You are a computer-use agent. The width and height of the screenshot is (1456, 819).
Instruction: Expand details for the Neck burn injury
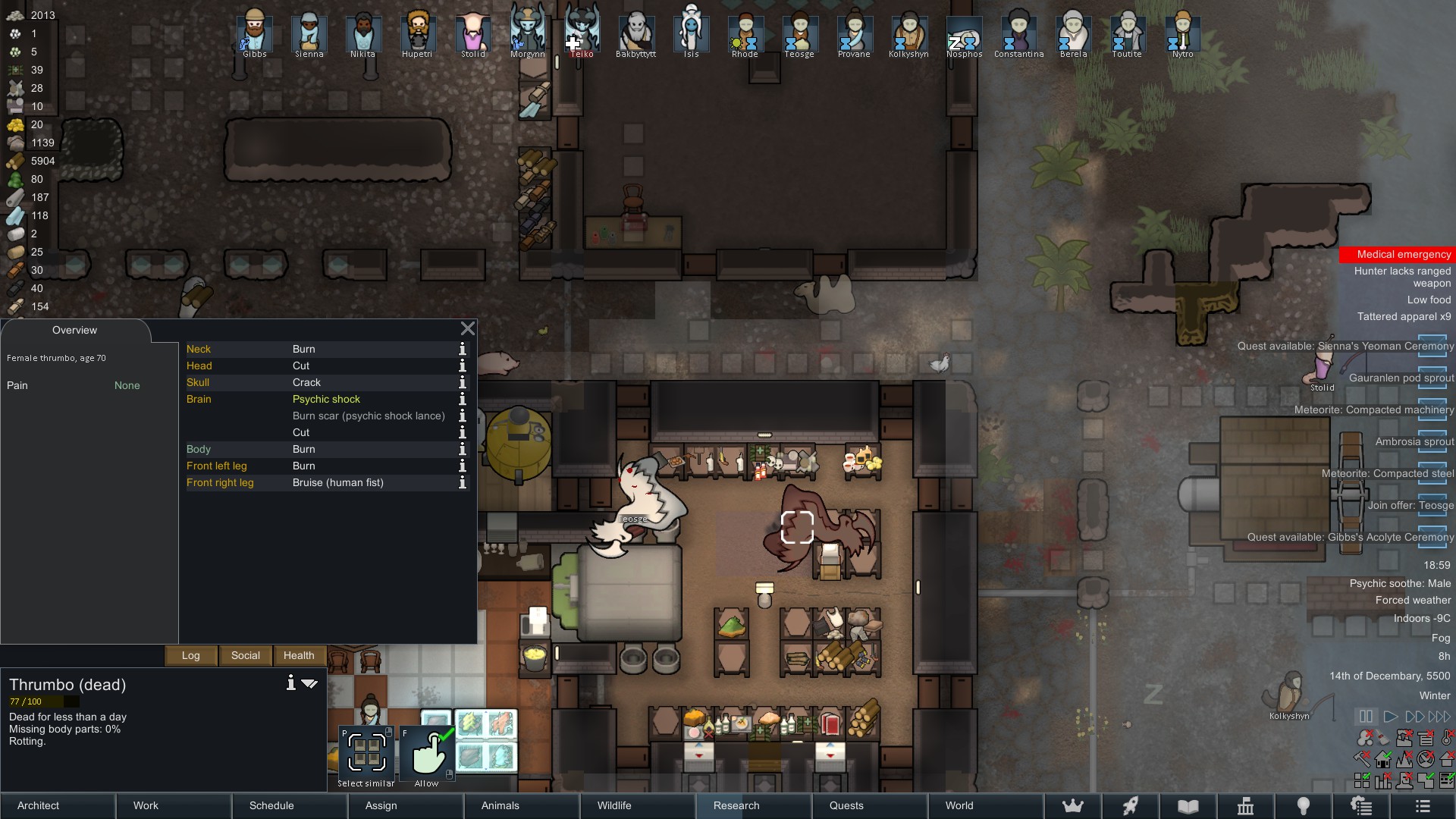pyautogui.click(x=463, y=349)
